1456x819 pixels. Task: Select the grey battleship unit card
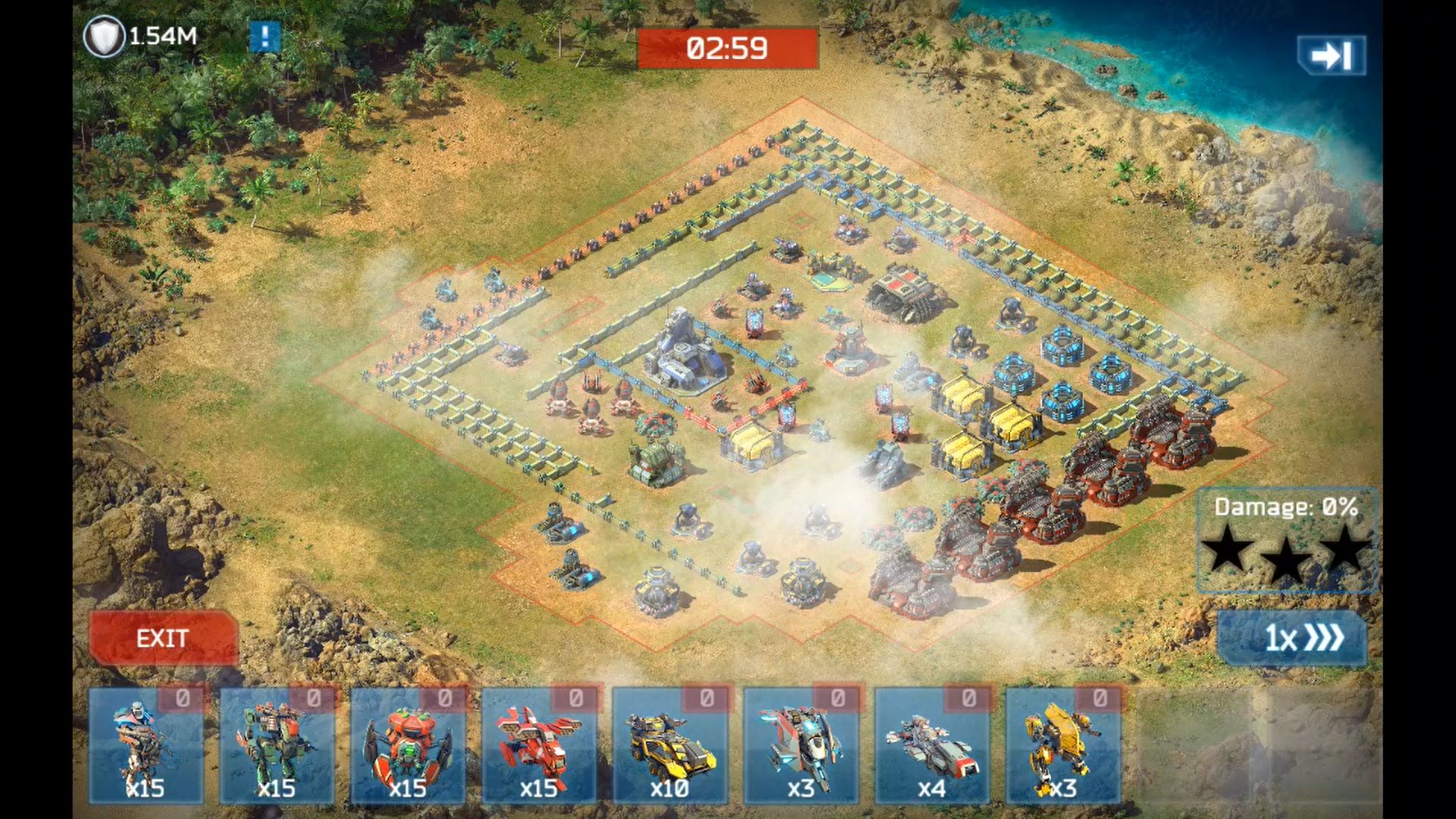[932, 745]
